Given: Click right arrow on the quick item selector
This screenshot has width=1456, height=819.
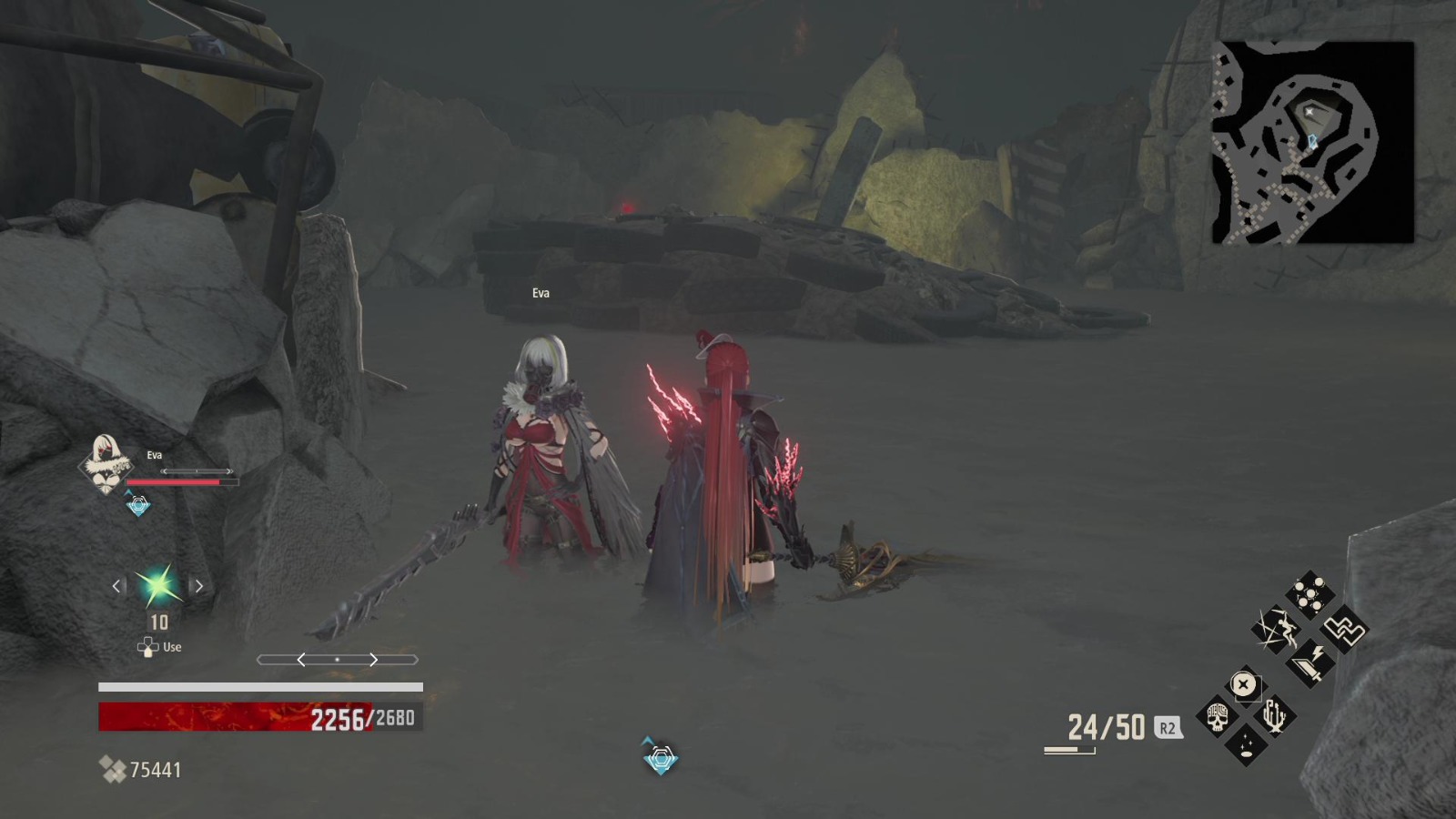Looking at the screenshot, I should tap(198, 586).
